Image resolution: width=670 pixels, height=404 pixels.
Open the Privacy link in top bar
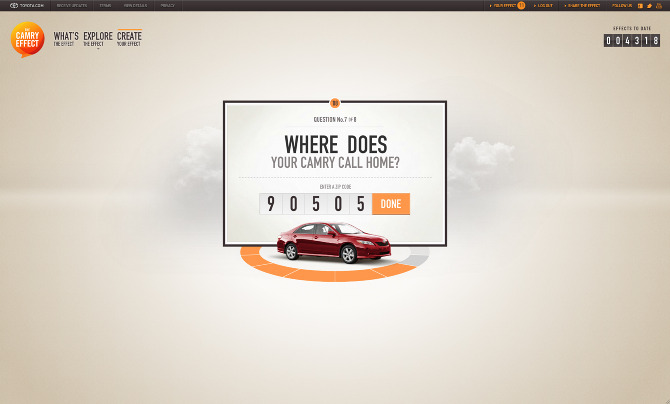[x=167, y=5]
